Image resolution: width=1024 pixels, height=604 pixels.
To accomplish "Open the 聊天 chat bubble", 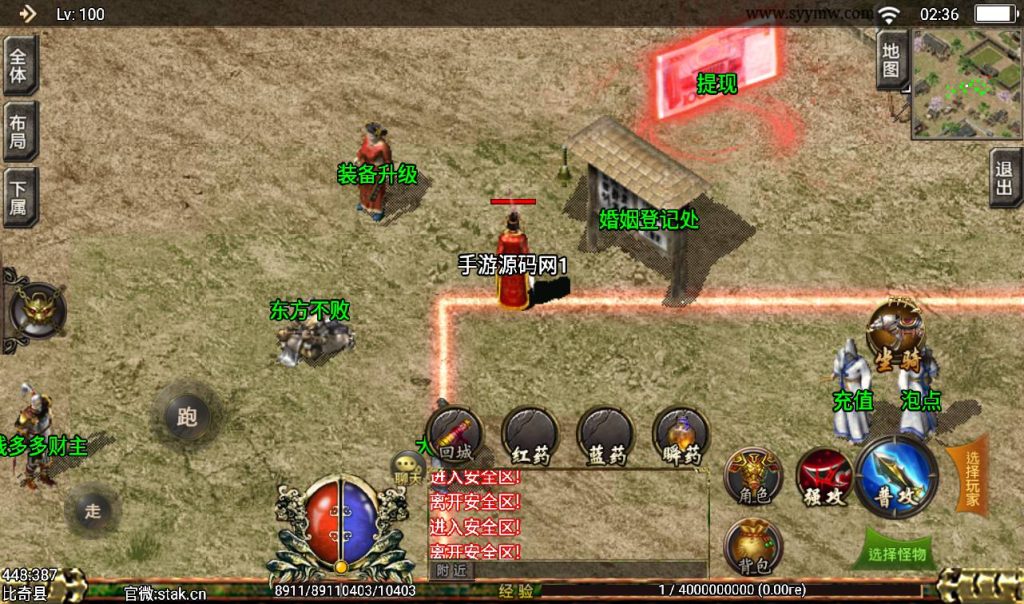I will click(408, 465).
